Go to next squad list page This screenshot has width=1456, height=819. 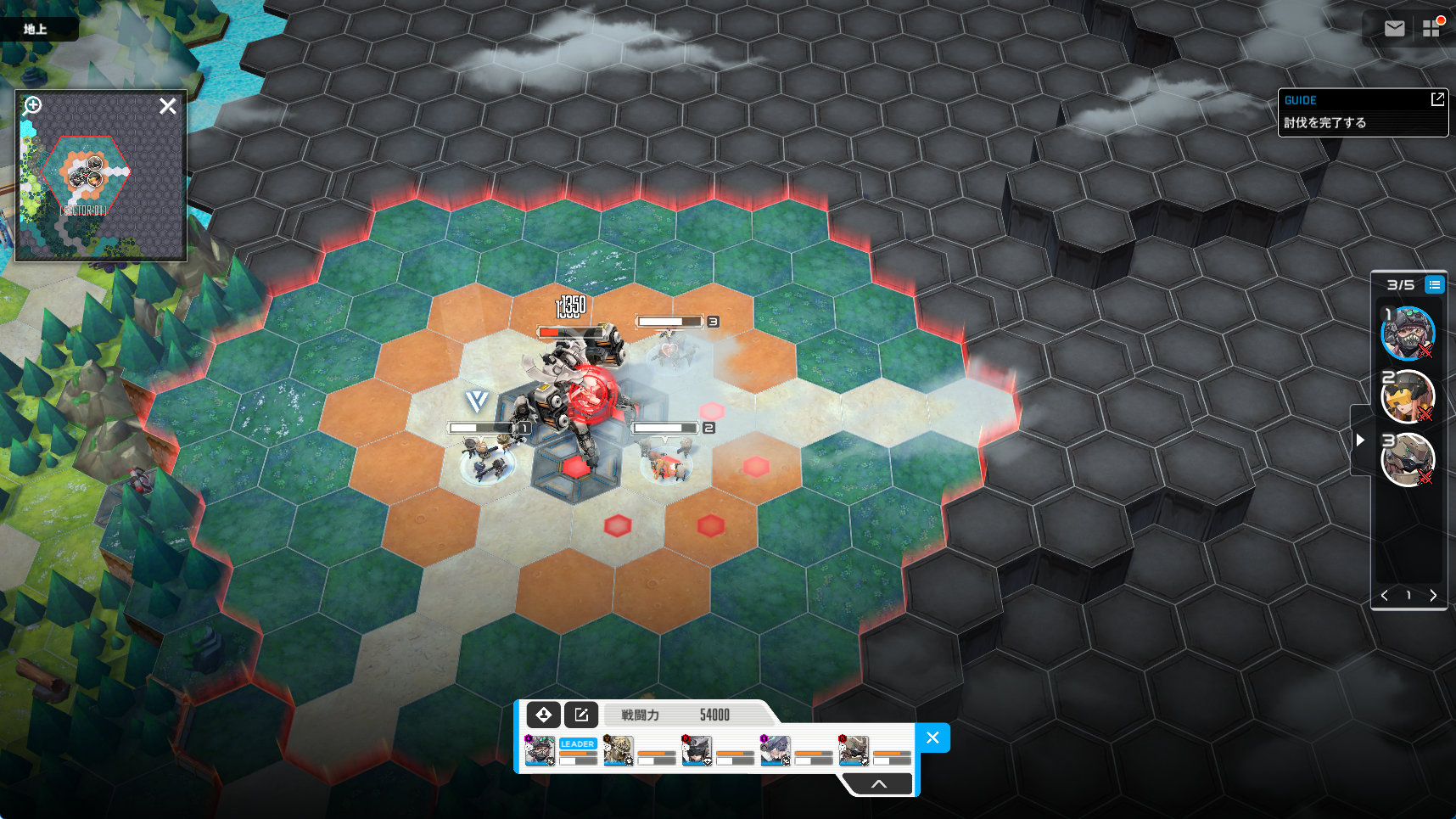(1433, 596)
